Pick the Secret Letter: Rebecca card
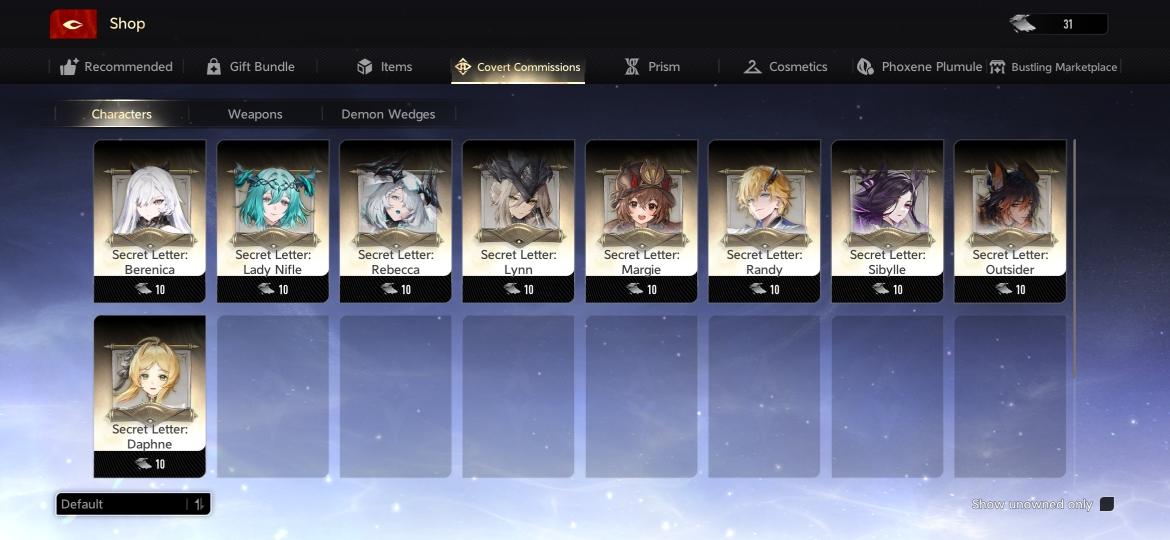1170x540 pixels. point(396,220)
